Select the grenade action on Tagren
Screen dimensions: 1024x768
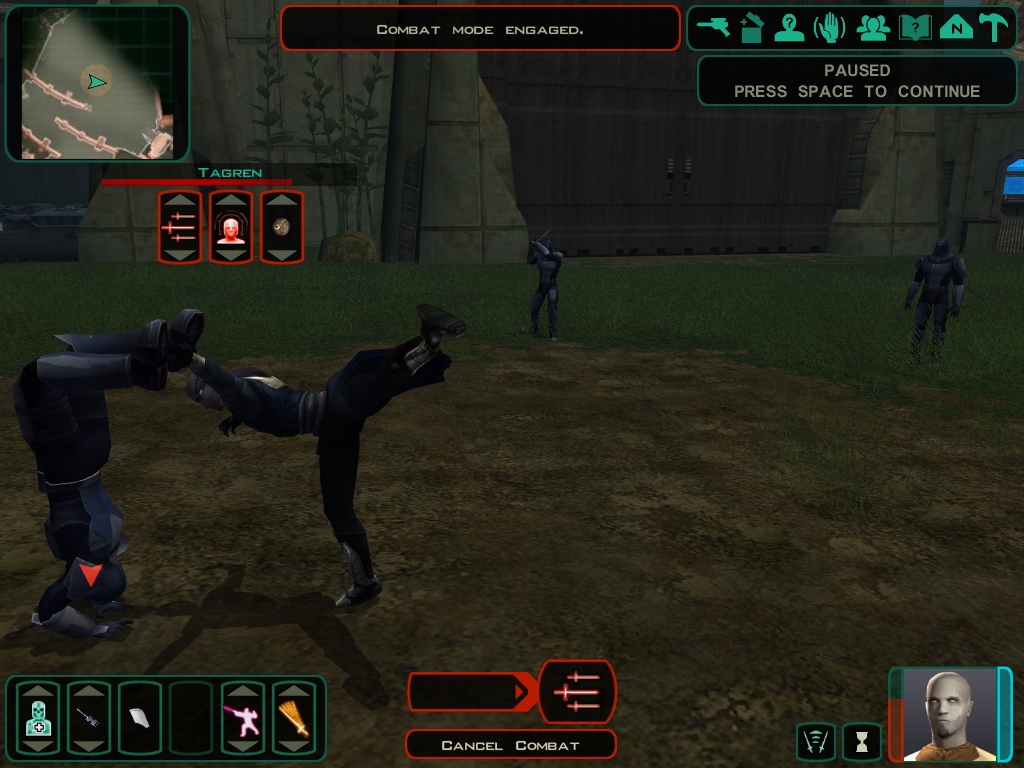pos(282,227)
